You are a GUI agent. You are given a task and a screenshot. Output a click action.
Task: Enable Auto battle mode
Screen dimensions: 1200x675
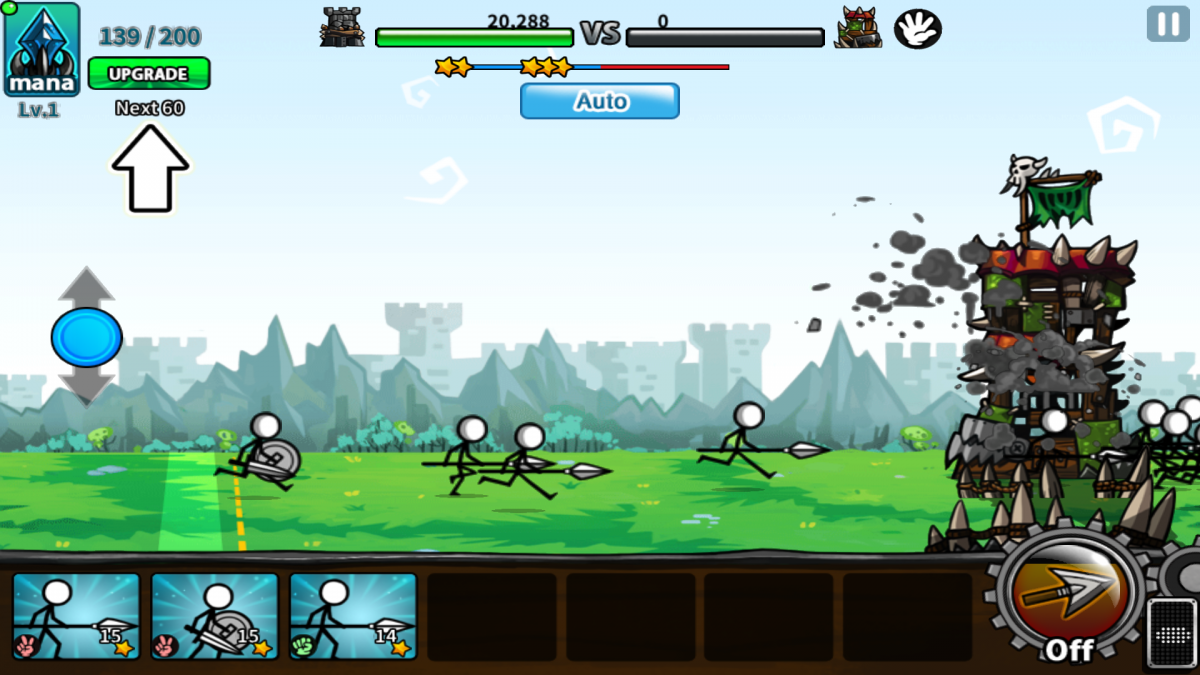599,101
